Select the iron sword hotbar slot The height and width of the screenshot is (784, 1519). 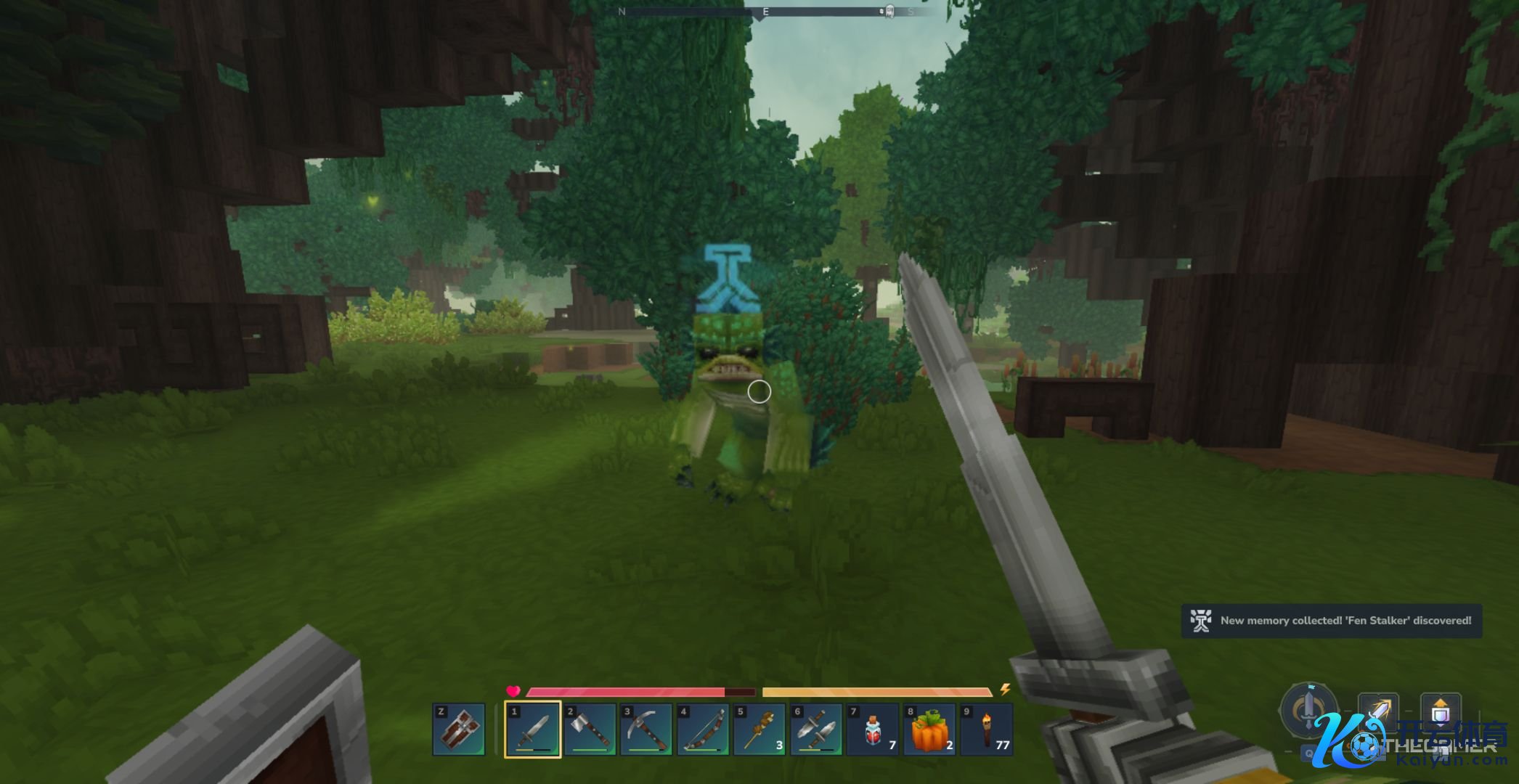point(533,729)
